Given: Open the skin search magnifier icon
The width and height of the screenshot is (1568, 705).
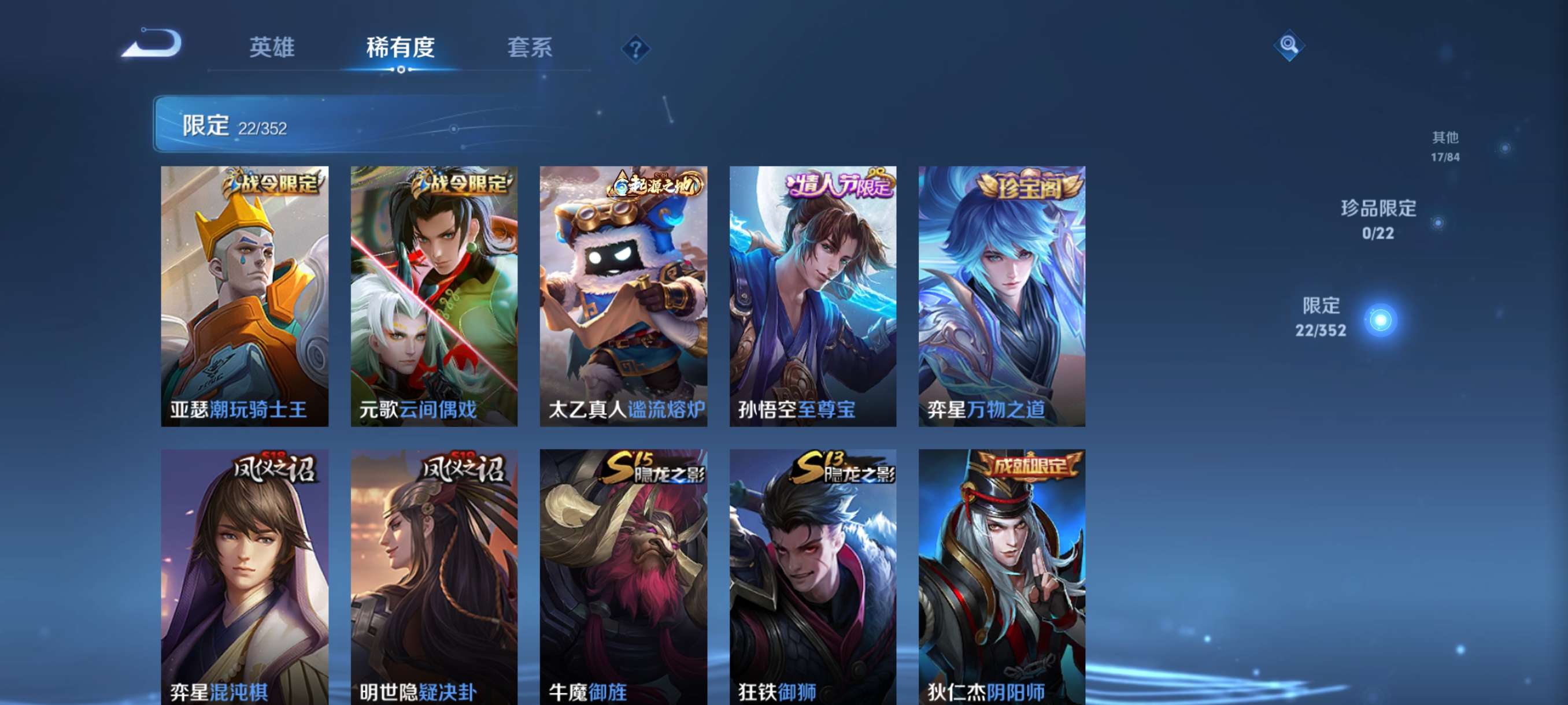Looking at the screenshot, I should coord(1290,45).
